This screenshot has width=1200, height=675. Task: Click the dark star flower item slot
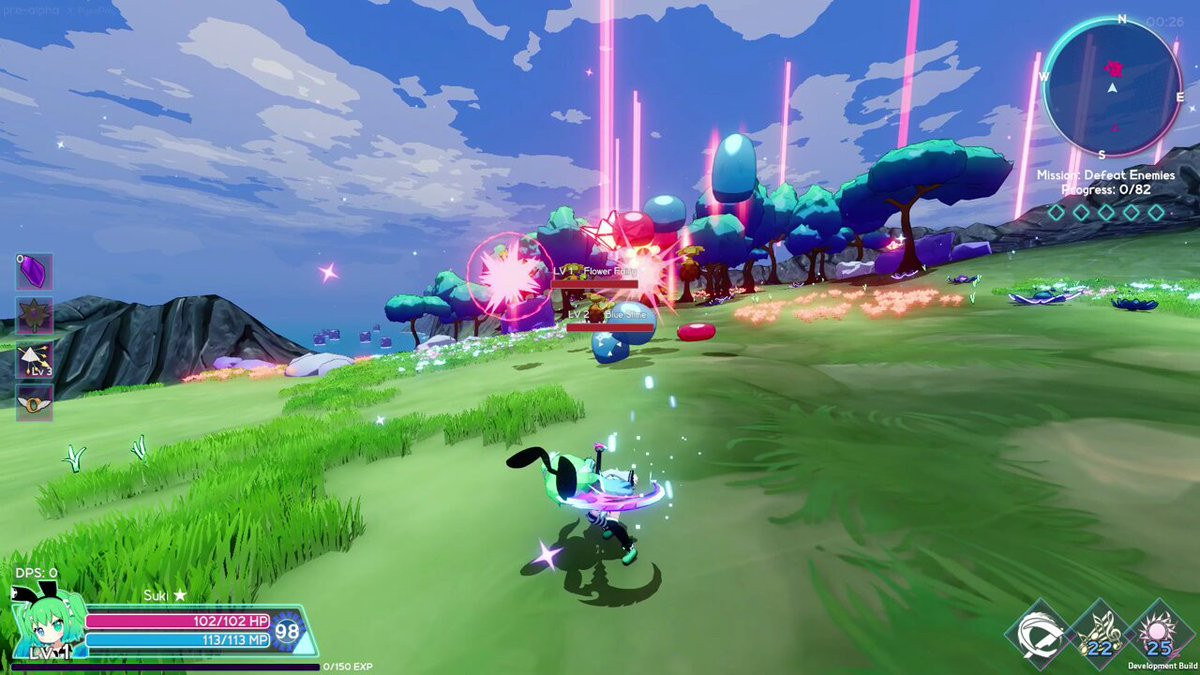pyautogui.click(x=34, y=315)
